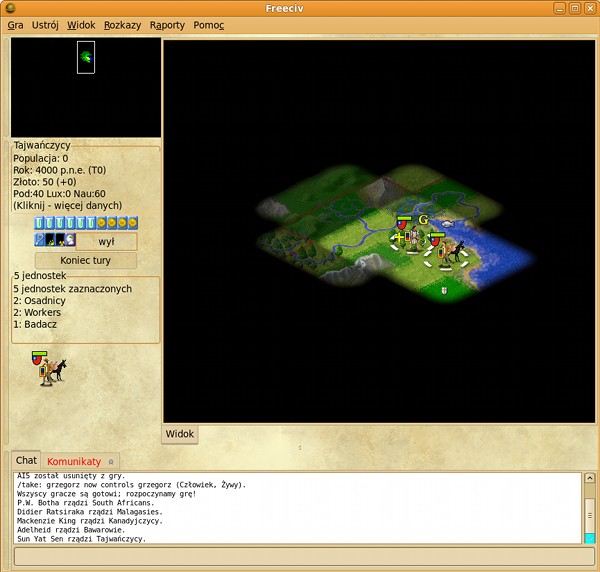Select the Widok tab below the map
The height and width of the screenshot is (572, 600).
pos(180,434)
